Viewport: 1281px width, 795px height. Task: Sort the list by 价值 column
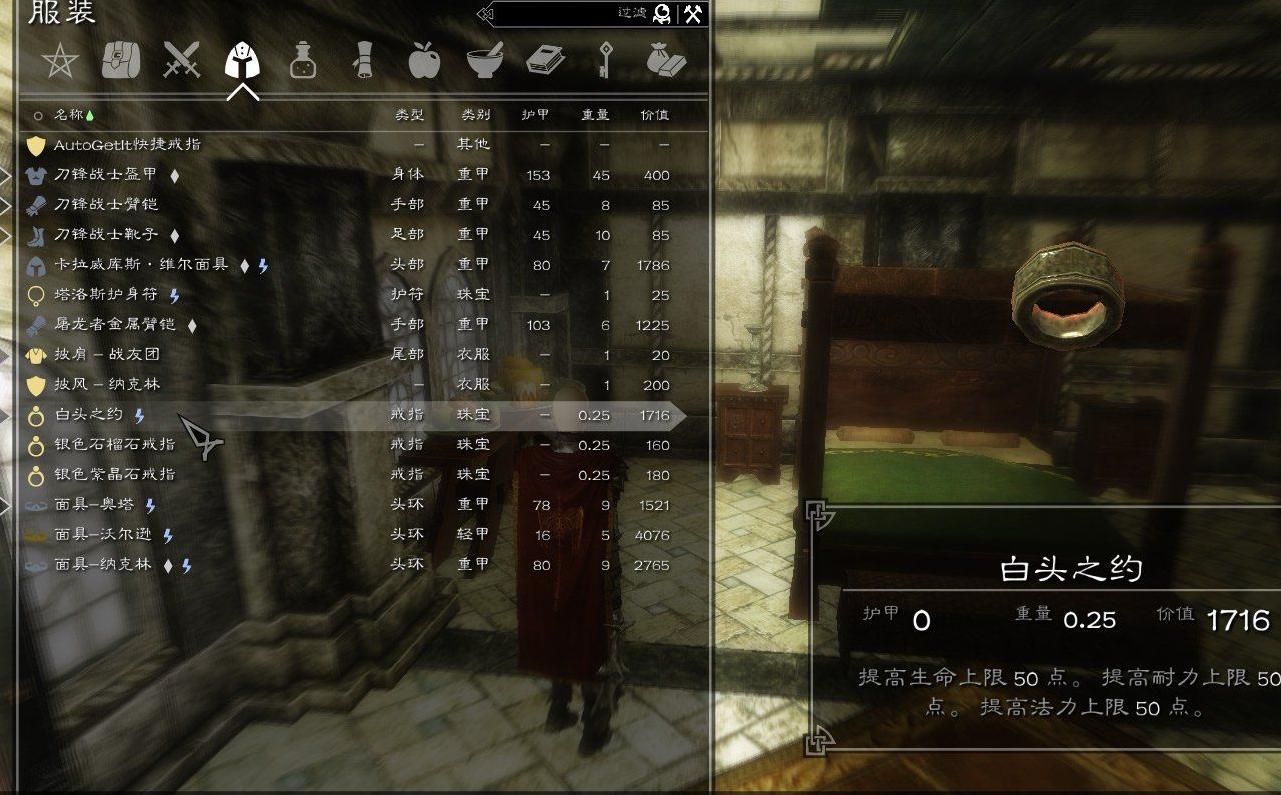[655, 115]
